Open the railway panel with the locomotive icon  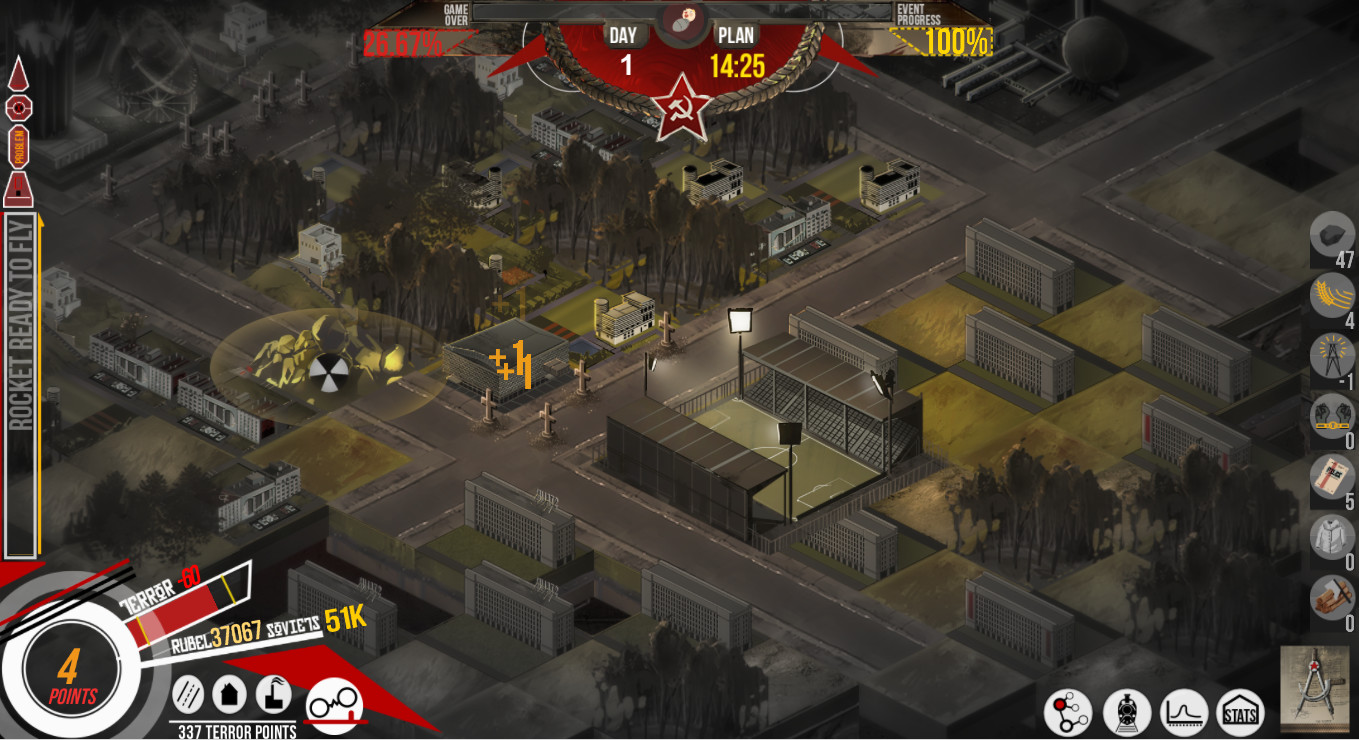(1128, 712)
